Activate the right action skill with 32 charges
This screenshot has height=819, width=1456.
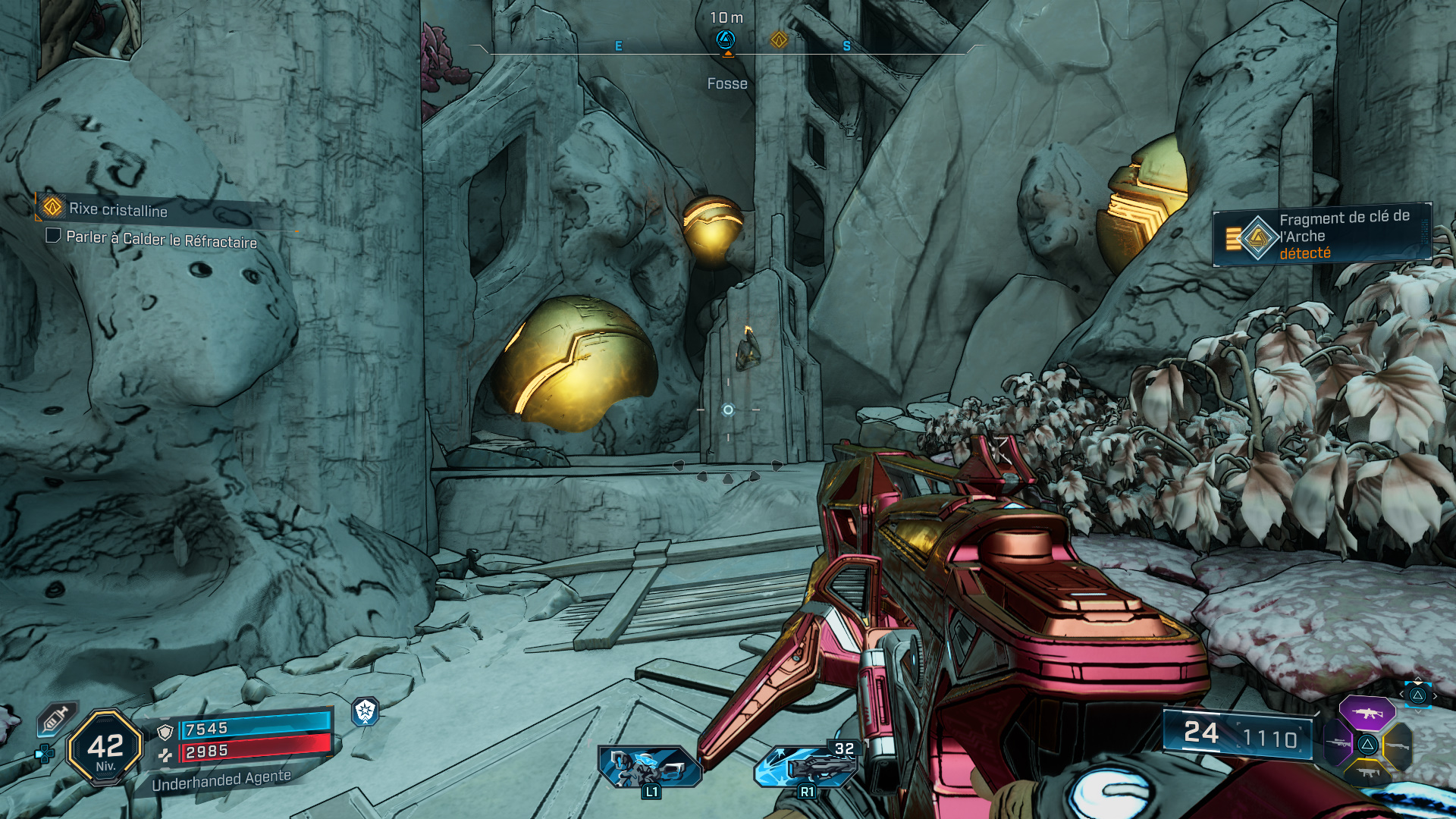(x=808, y=766)
